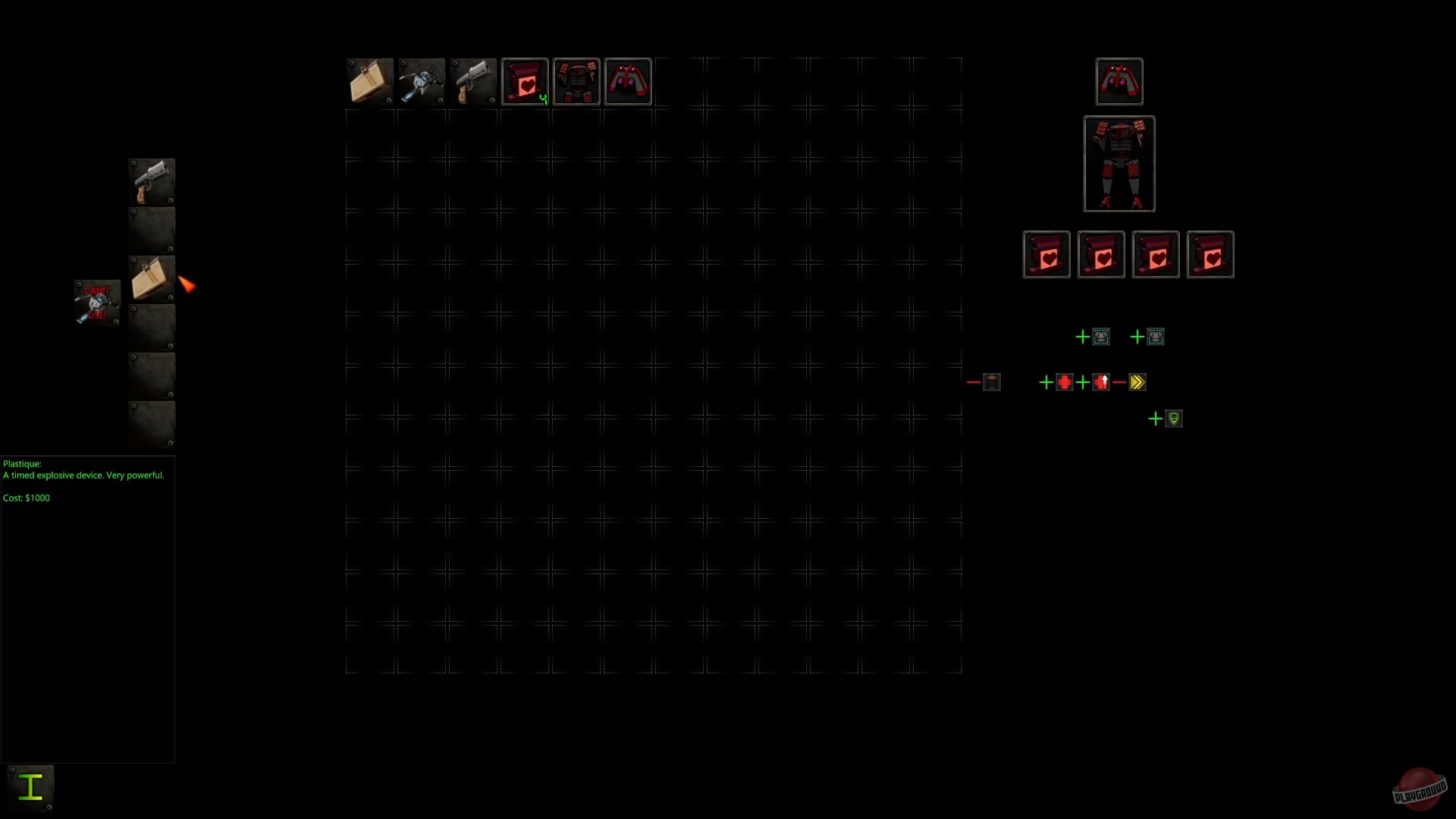
Task: Remove the battery item using its minus control
Action: [x=974, y=381]
